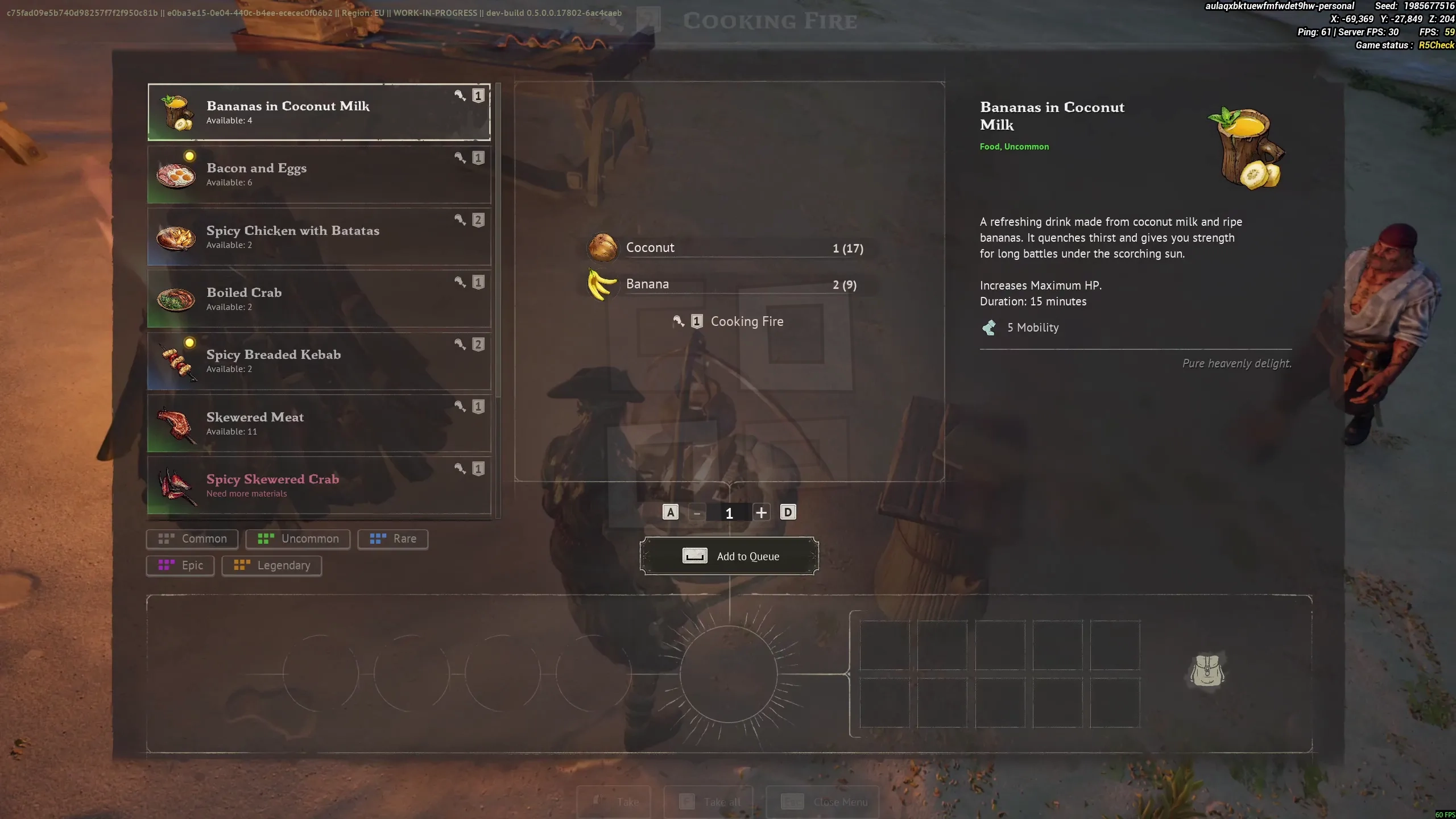Increase craft quantity with the plus stepper
The image size is (1456, 819).
click(x=762, y=512)
